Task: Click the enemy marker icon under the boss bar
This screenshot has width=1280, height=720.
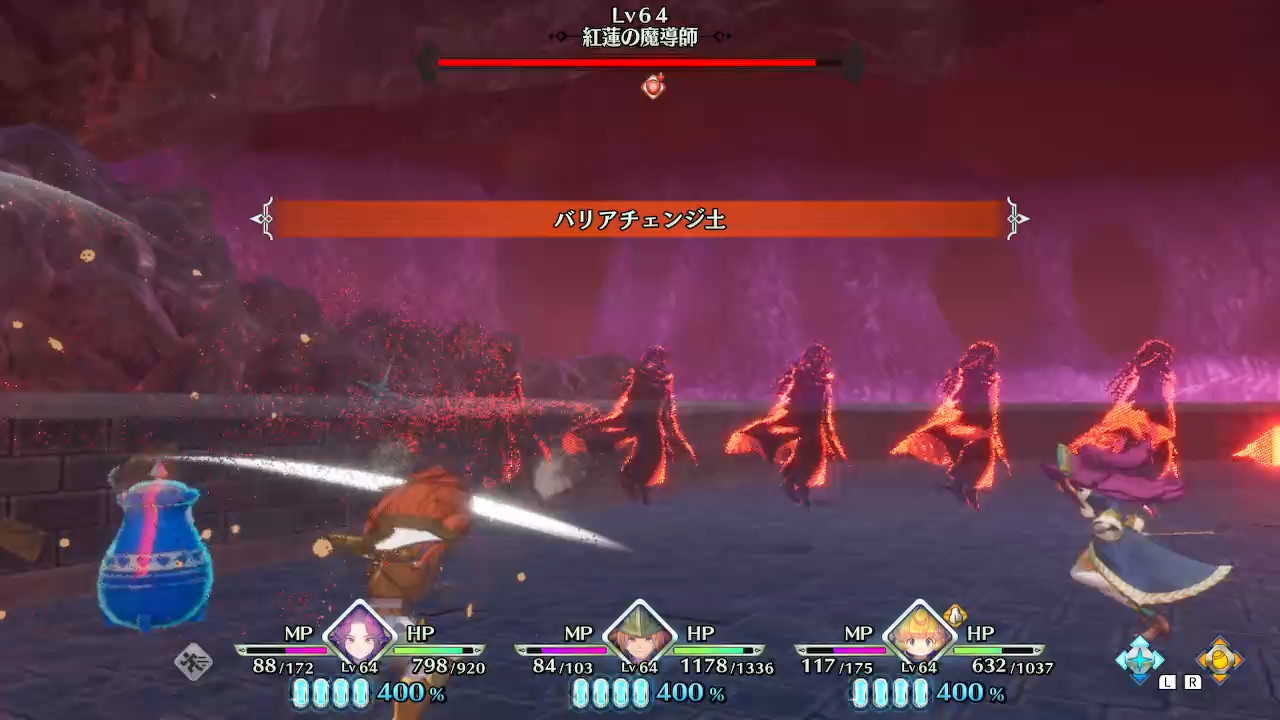Action: (652, 88)
